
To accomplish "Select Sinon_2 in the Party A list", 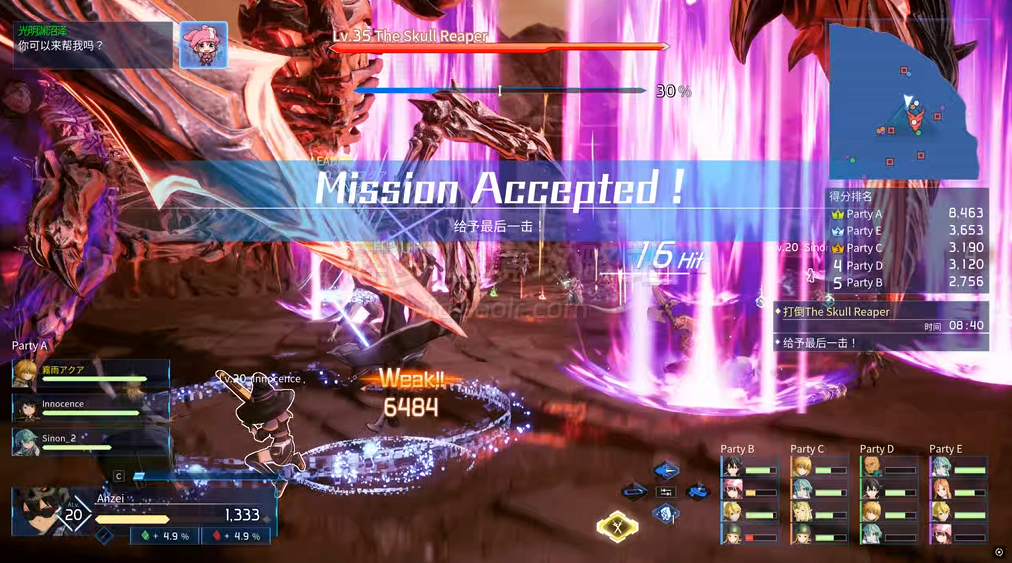I will [x=90, y=440].
